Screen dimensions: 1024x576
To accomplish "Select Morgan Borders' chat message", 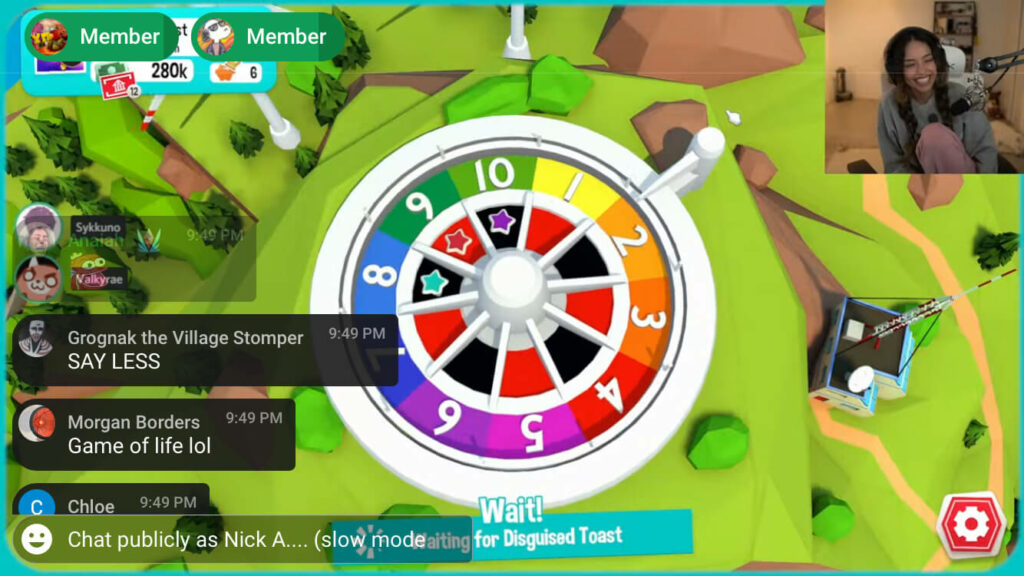I will [154, 434].
